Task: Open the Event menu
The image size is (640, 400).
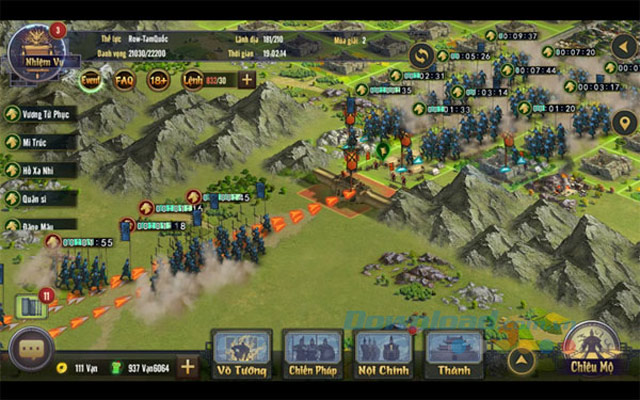Action: tap(90, 79)
